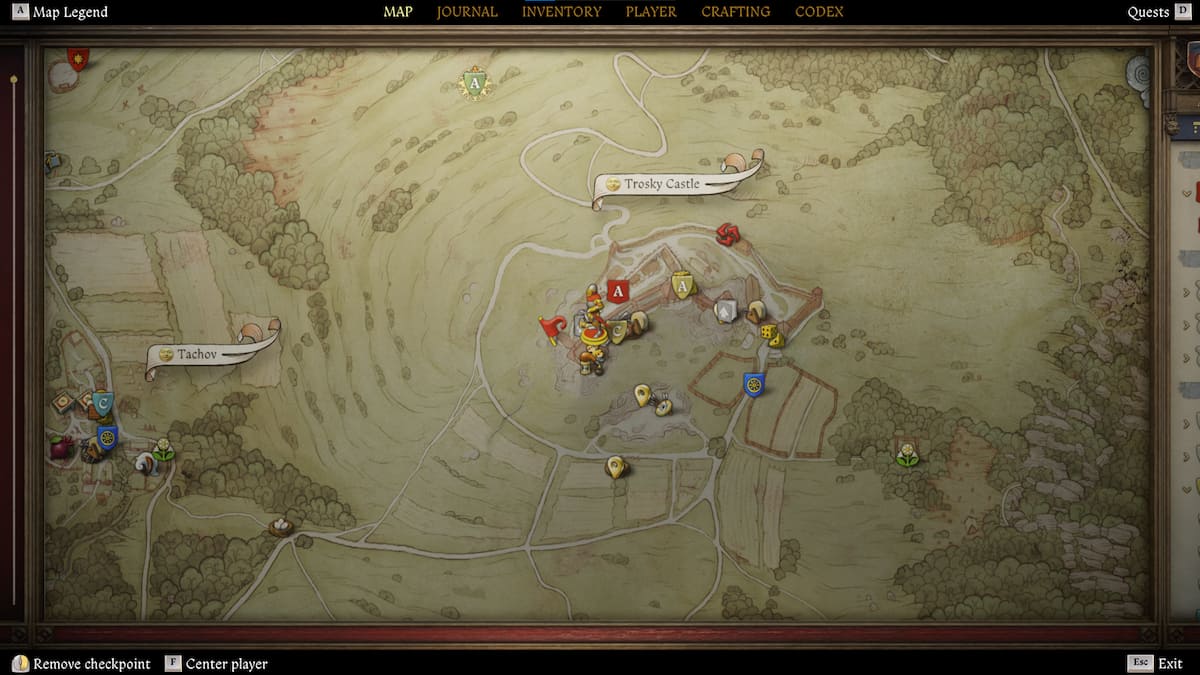
Task: Select the yellow dice marker
Action: coord(767,332)
